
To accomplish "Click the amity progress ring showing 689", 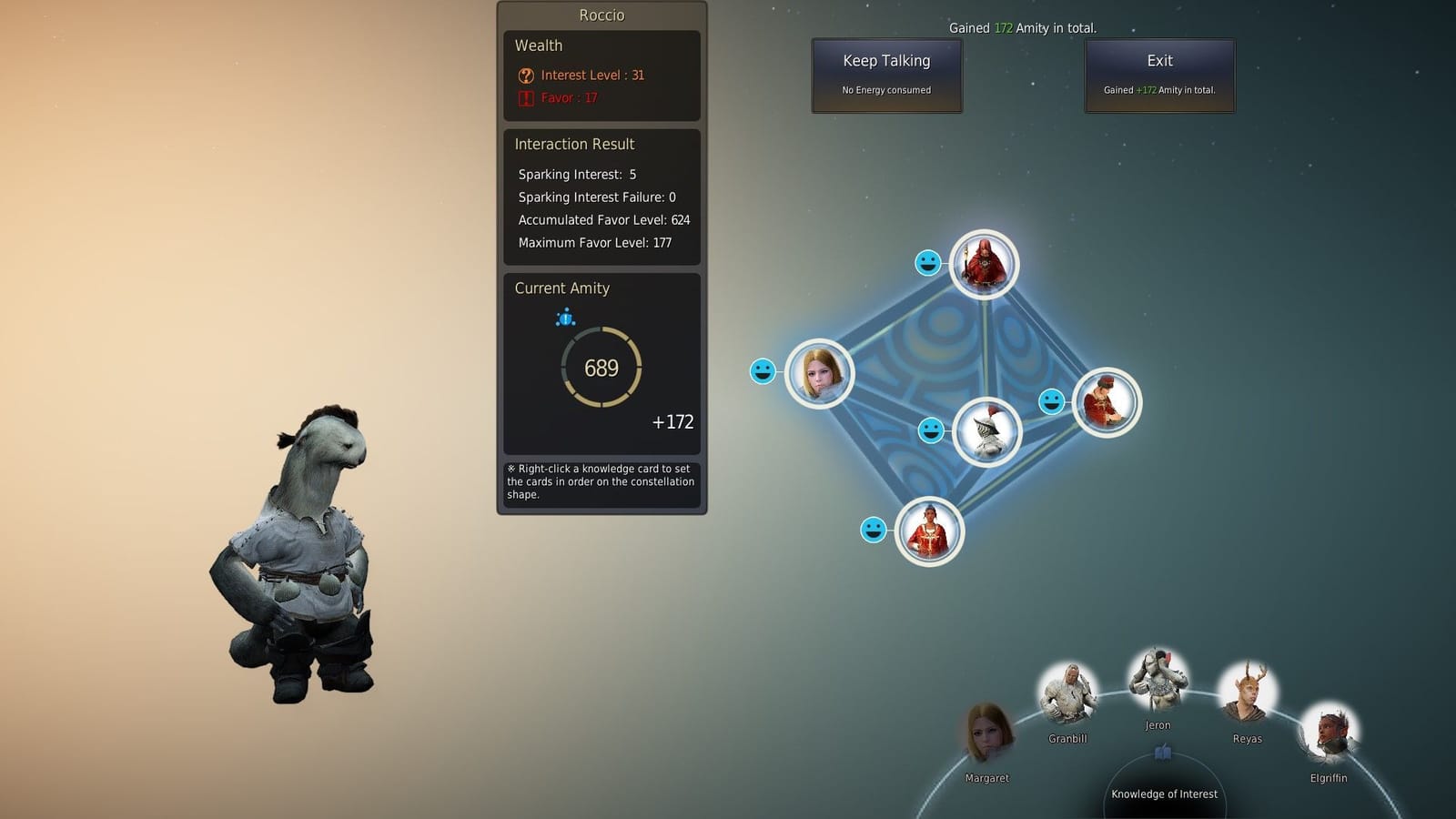I will tap(601, 368).
